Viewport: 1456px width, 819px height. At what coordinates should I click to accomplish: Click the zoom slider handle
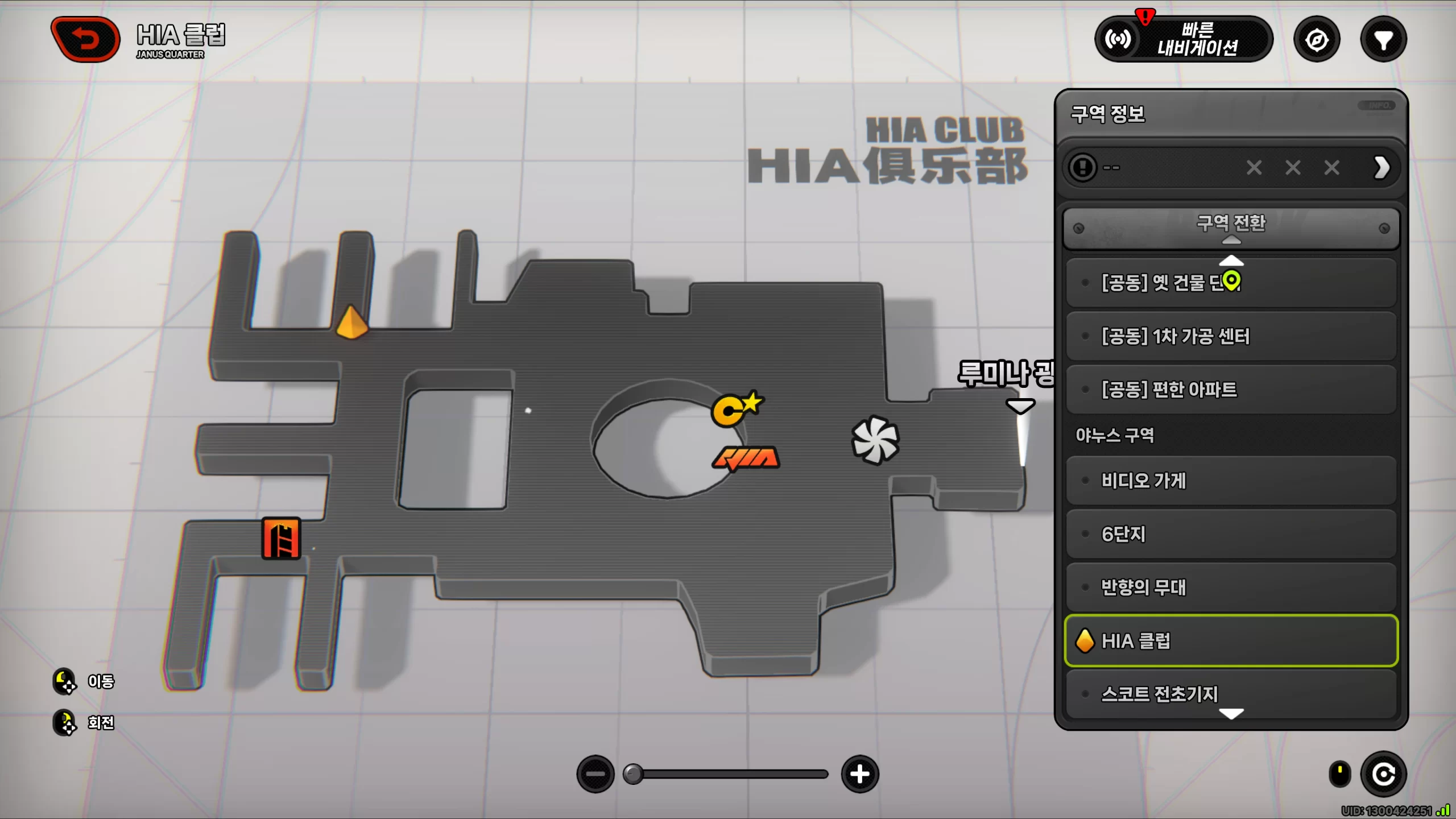pyautogui.click(x=632, y=774)
